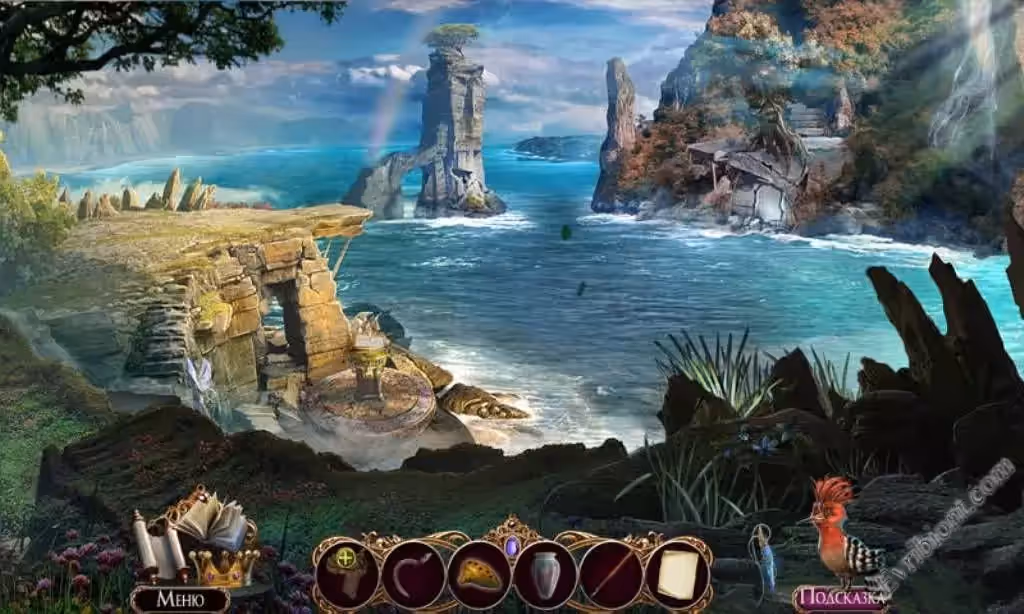1024x614 pixels.
Task: Click the Подсказка hint button
Action: pos(841,599)
